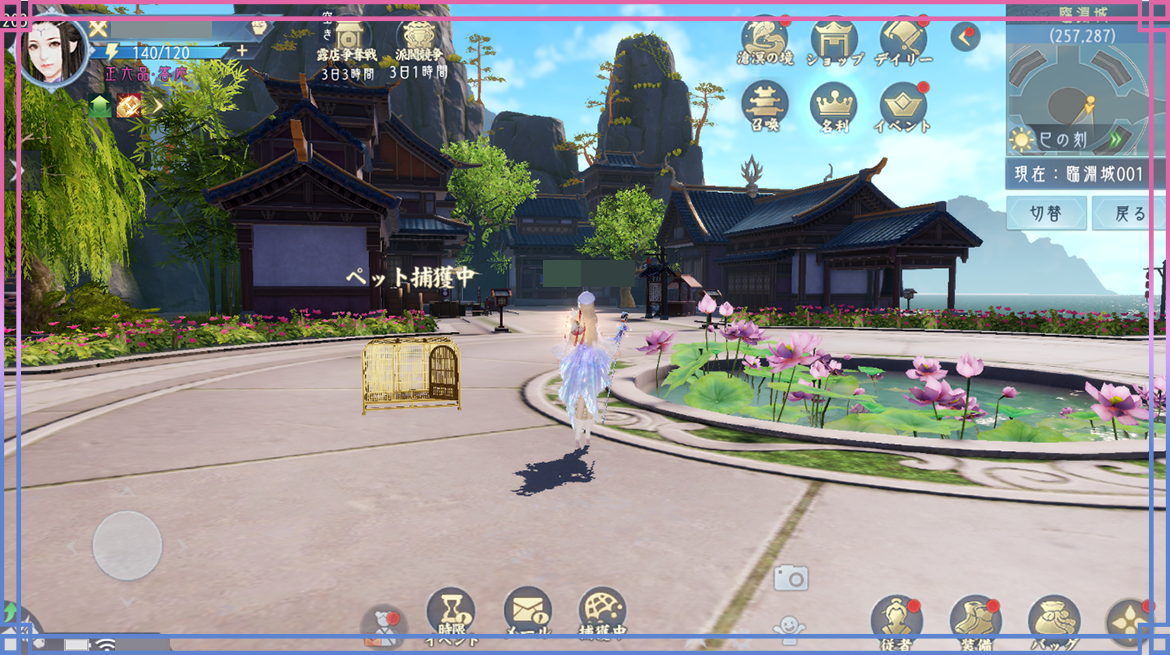Open the 名利 crown menu

(833, 105)
